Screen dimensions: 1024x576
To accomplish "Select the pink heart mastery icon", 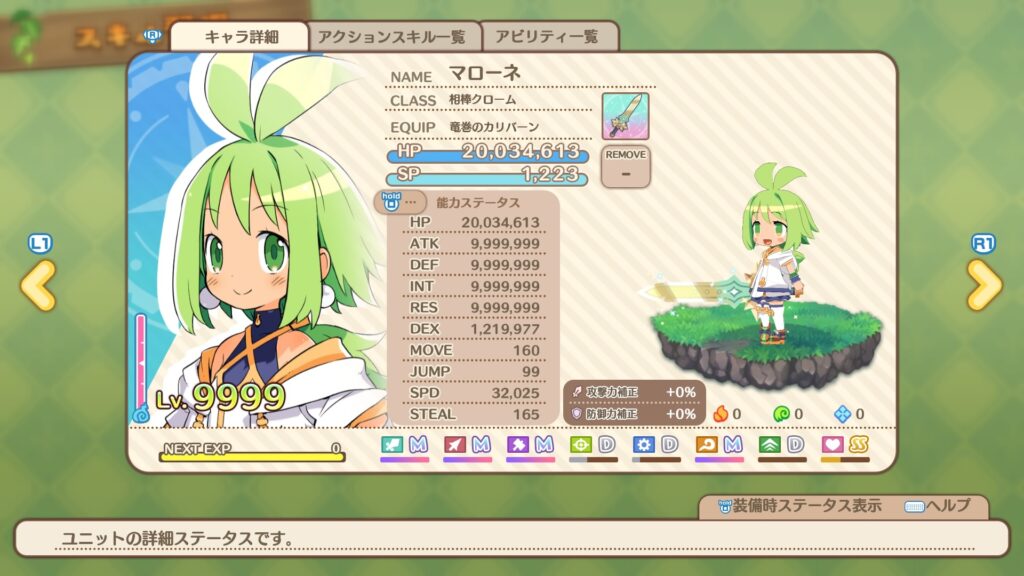I will pyautogui.click(x=832, y=444).
